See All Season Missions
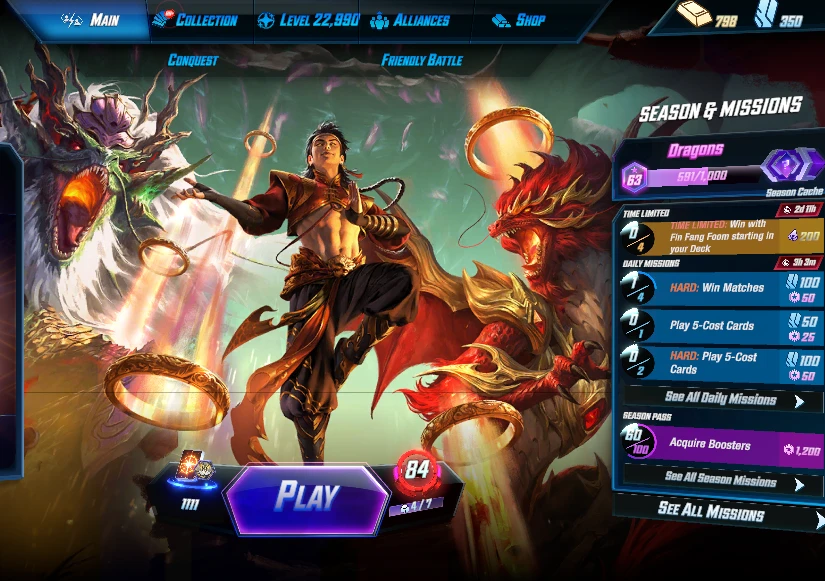 tap(722, 480)
